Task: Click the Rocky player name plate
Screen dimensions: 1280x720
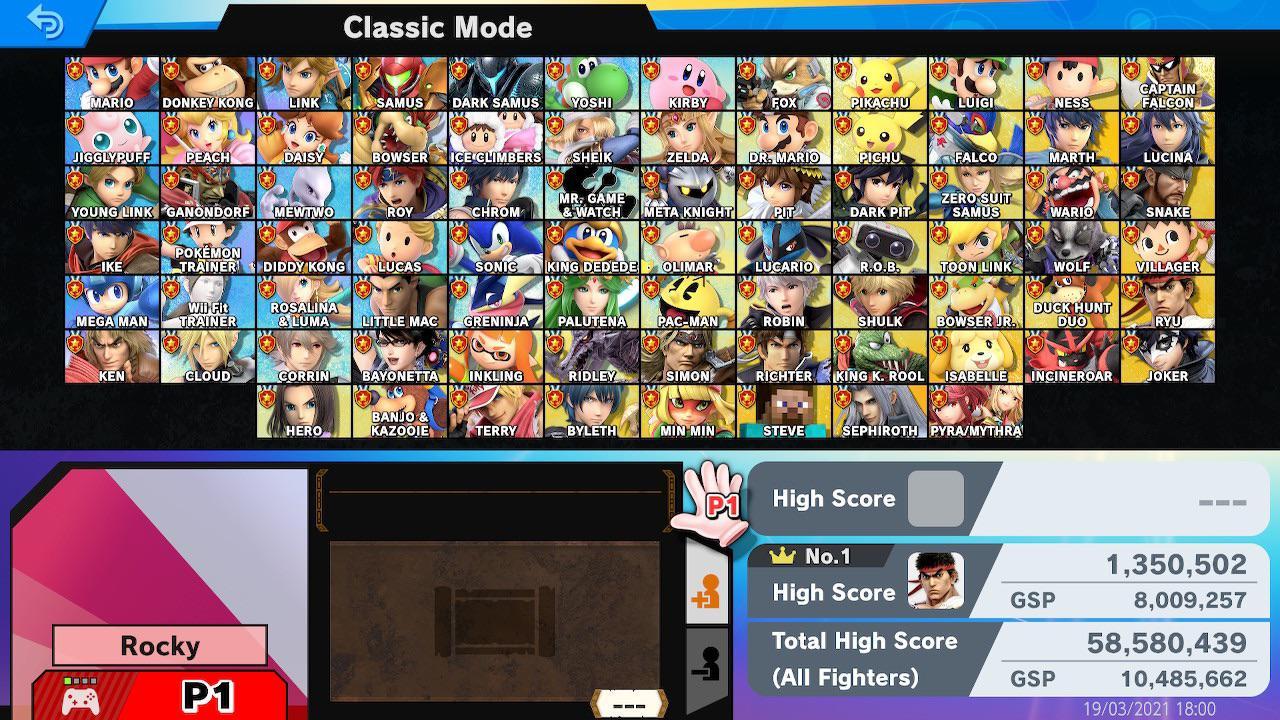Action: (158, 645)
